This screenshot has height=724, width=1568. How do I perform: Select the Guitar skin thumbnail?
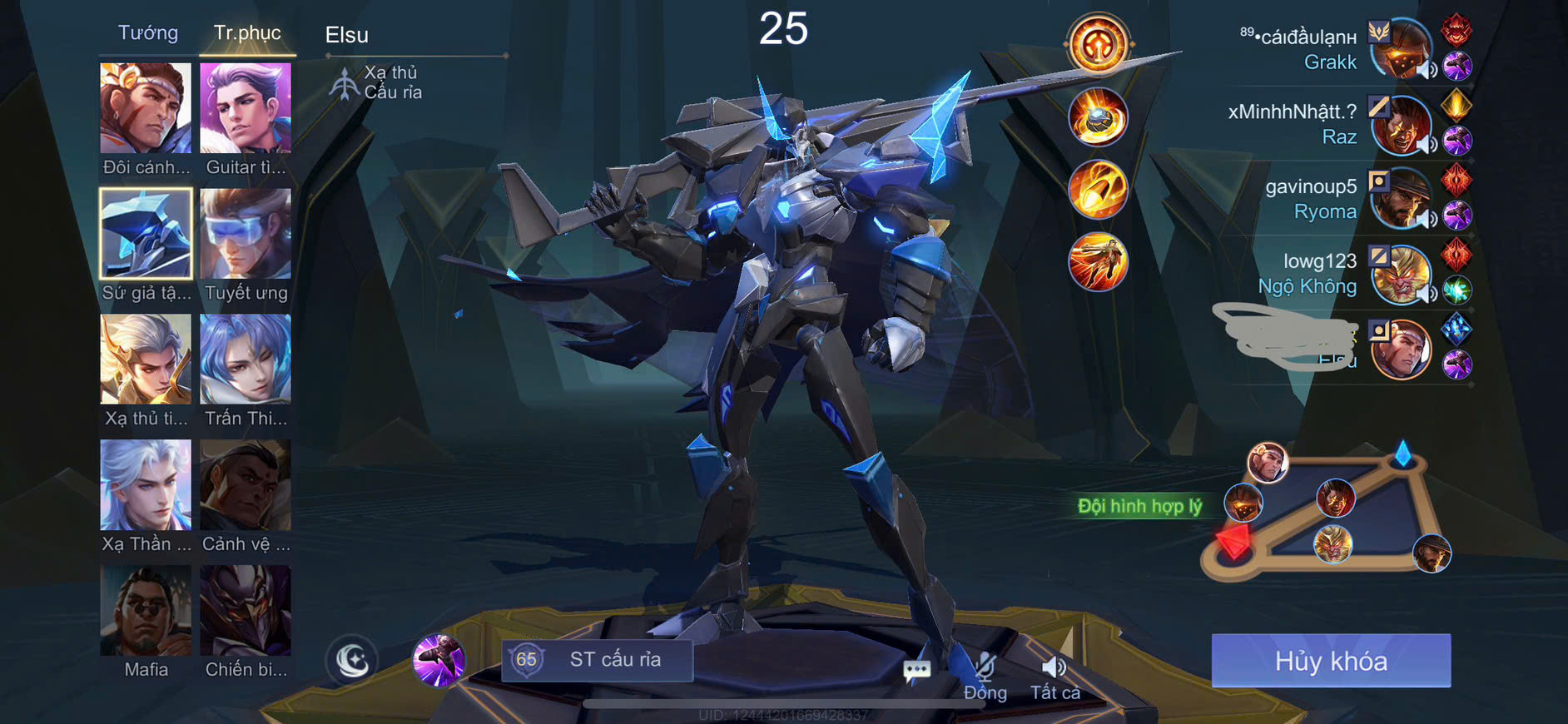coord(246,108)
